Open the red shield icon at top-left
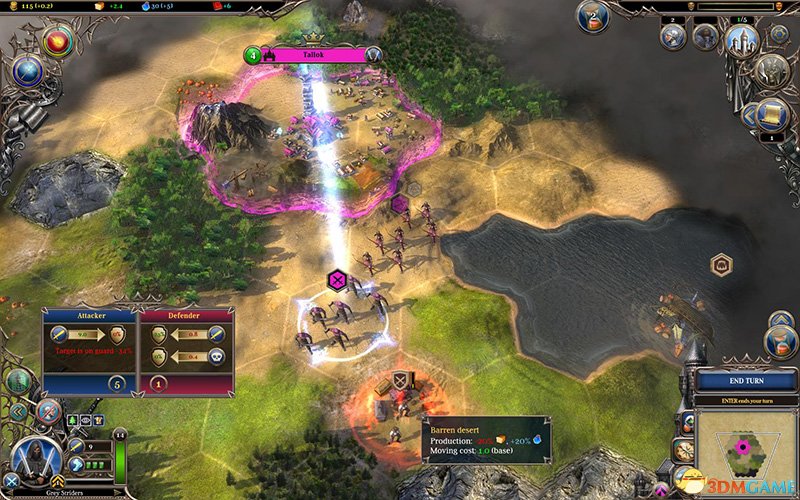 pyautogui.click(x=57, y=41)
